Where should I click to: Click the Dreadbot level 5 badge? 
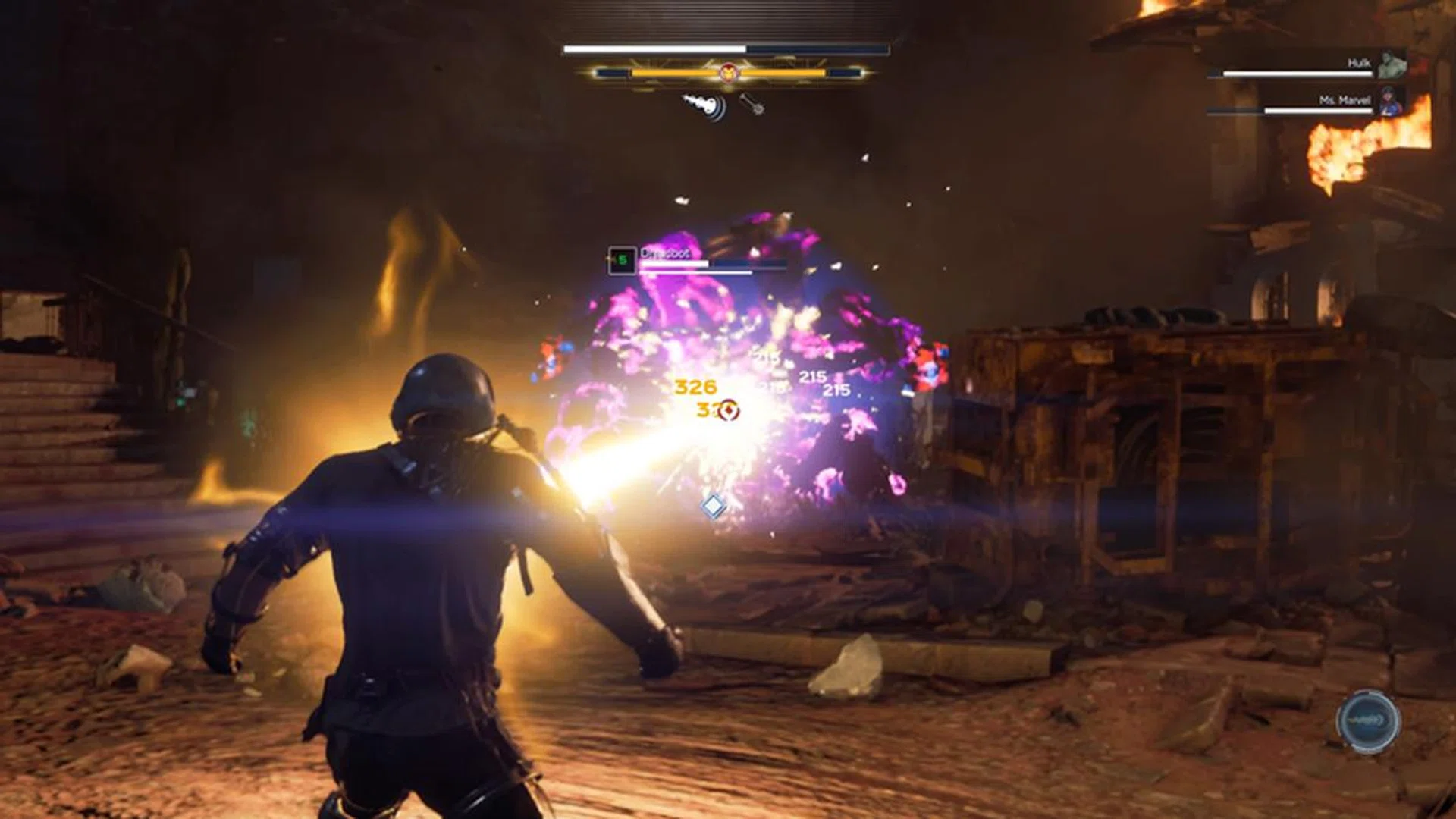click(x=622, y=261)
